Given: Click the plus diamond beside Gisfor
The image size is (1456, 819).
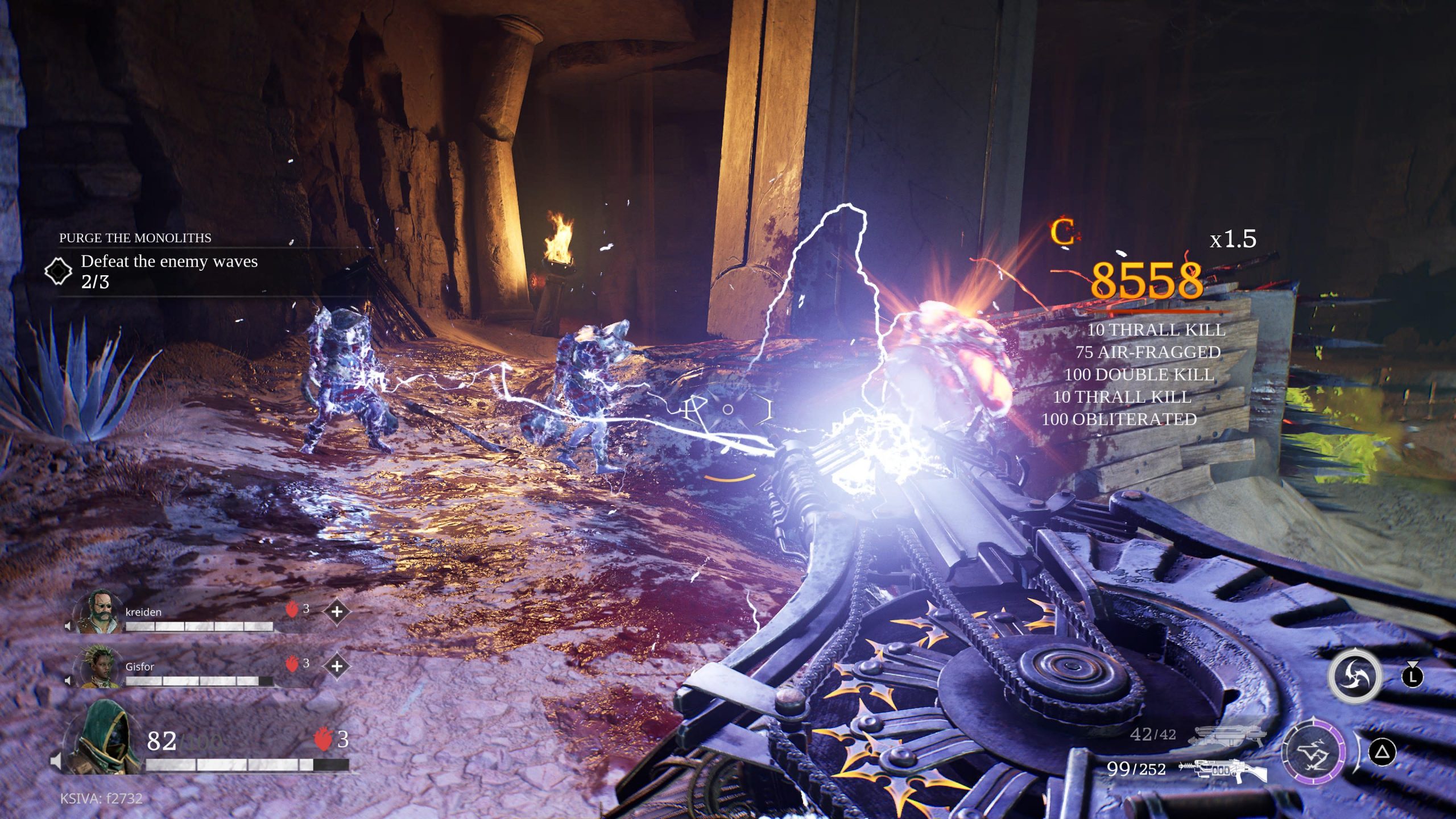Looking at the screenshot, I should [337, 666].
